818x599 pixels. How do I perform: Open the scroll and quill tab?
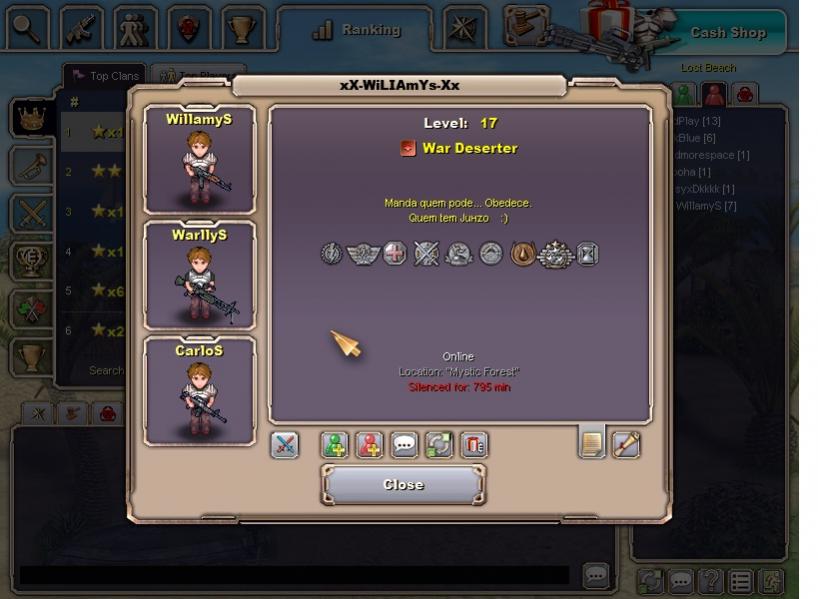pos(626,443)
